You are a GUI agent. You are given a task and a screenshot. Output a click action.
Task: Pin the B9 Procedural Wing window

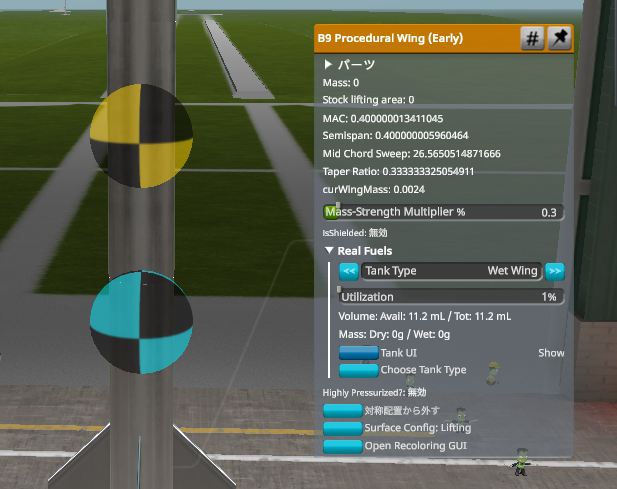tap(560, 39)
